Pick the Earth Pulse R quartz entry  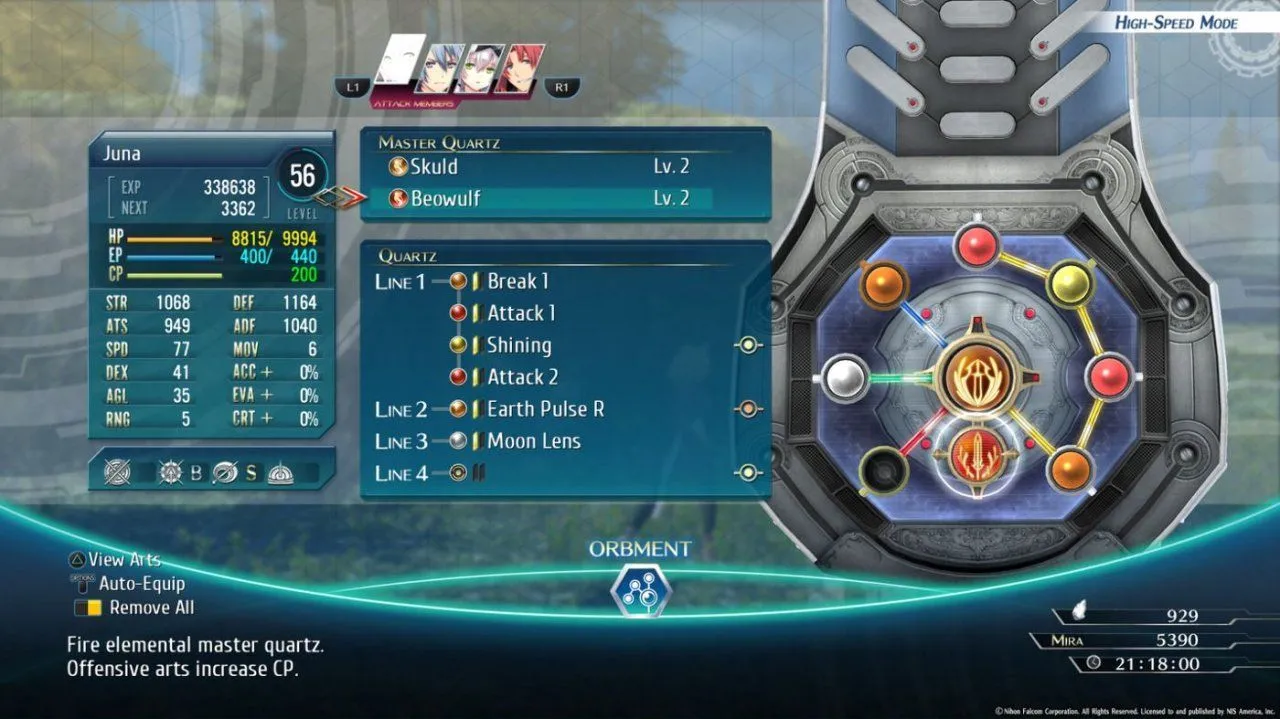[x=545, y=409]
